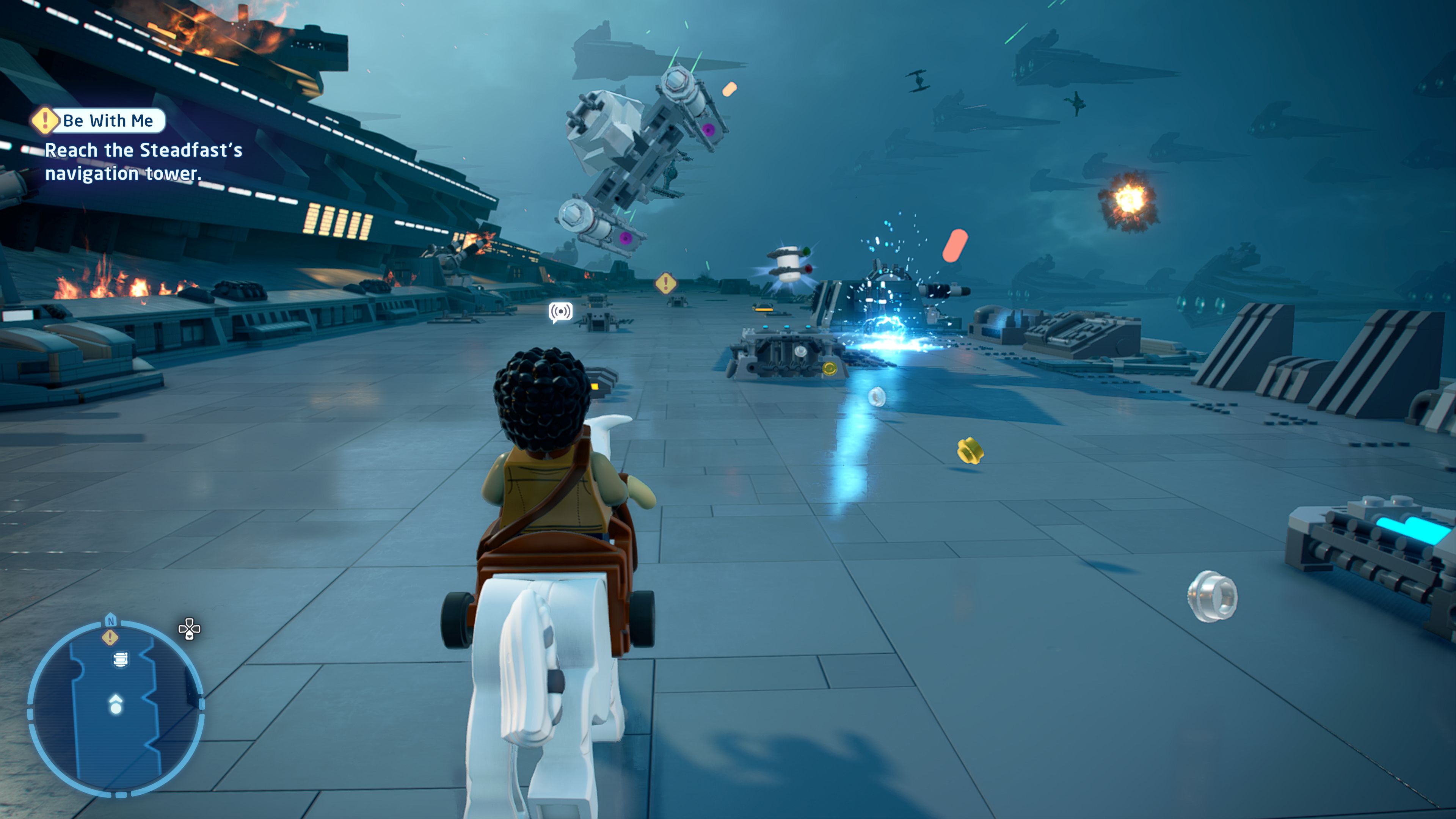The width and height of the screenshot is (1456, 819).
Task: Select the "Be With Me" quest tracker
Action: (99, 121)
